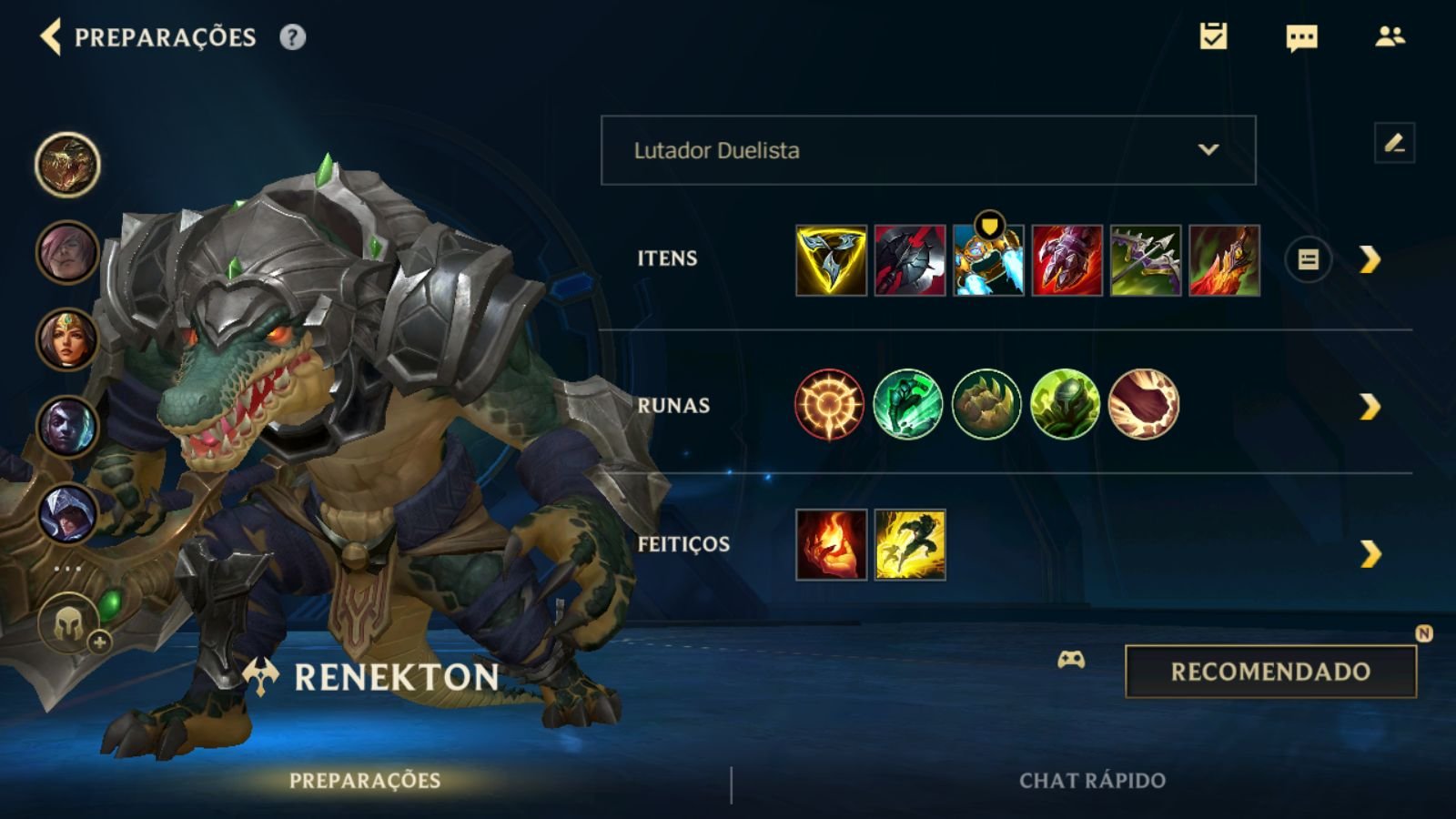Open the Lutador Duelista loadout dropdown
This screenshot has width=1456, height=819.
pyautogui.click(x=926, y=150)
